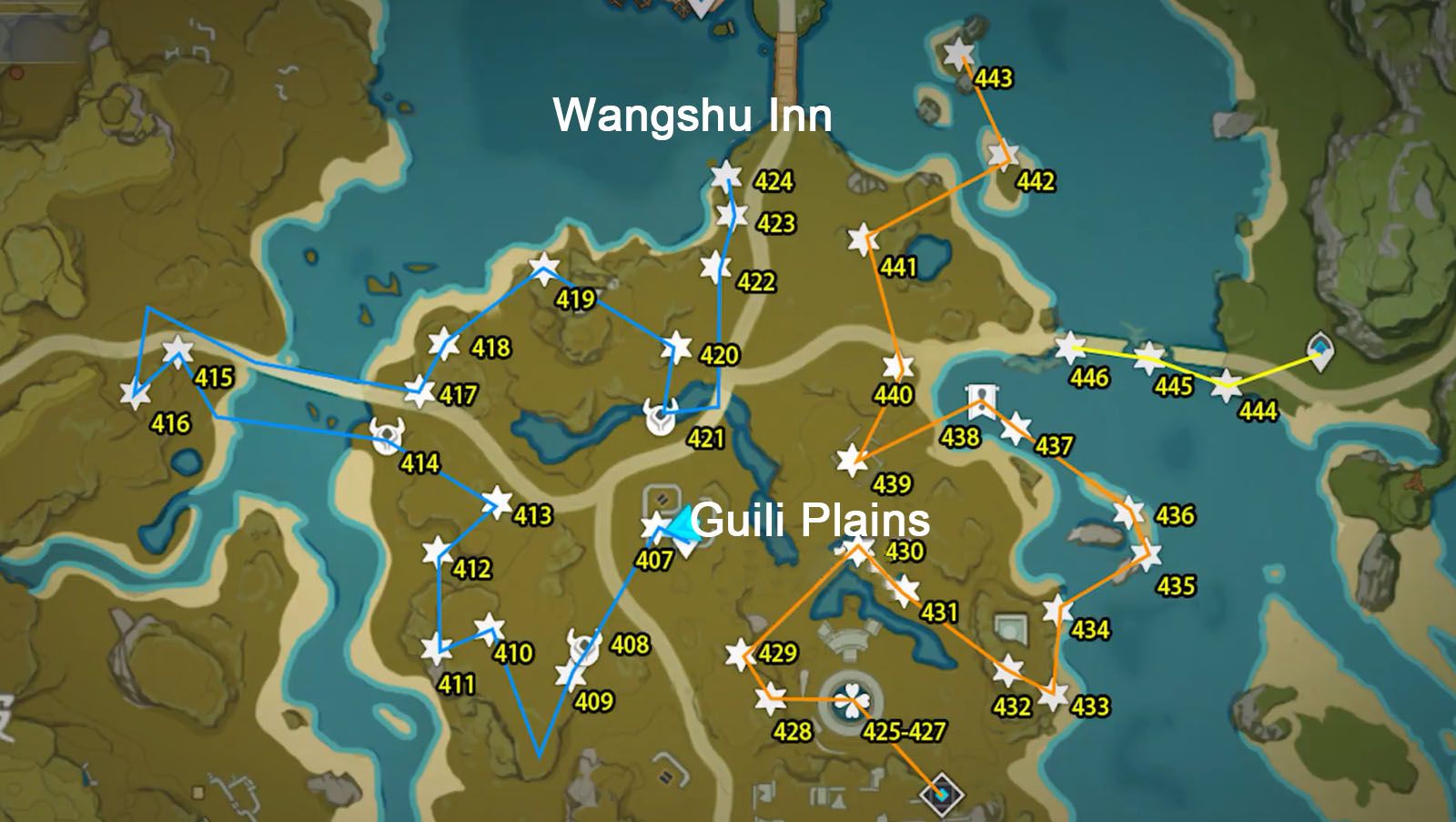Click the horned enemy icon at marker 414

click(386, 435)
